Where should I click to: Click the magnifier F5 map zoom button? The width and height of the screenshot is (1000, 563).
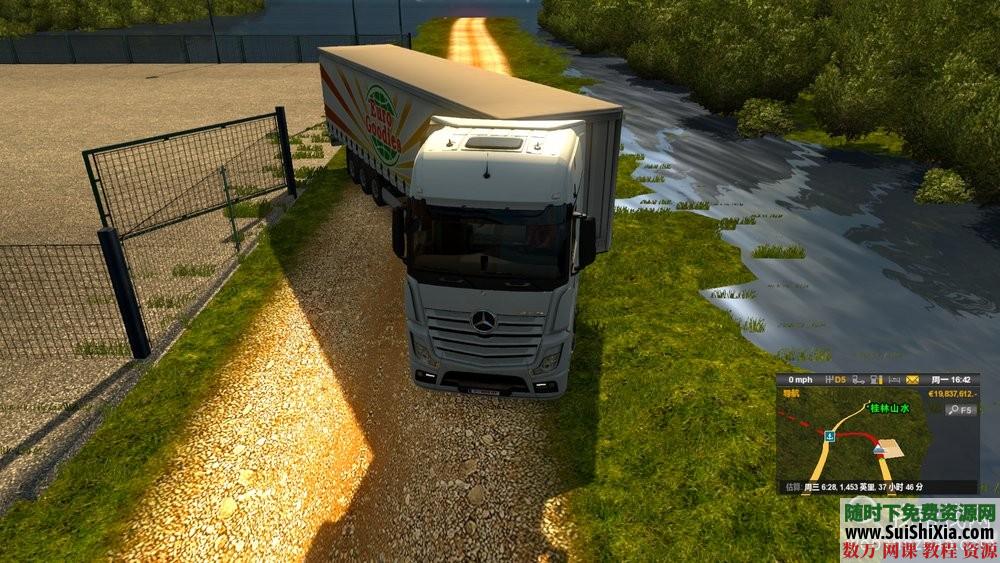(962, 410)
